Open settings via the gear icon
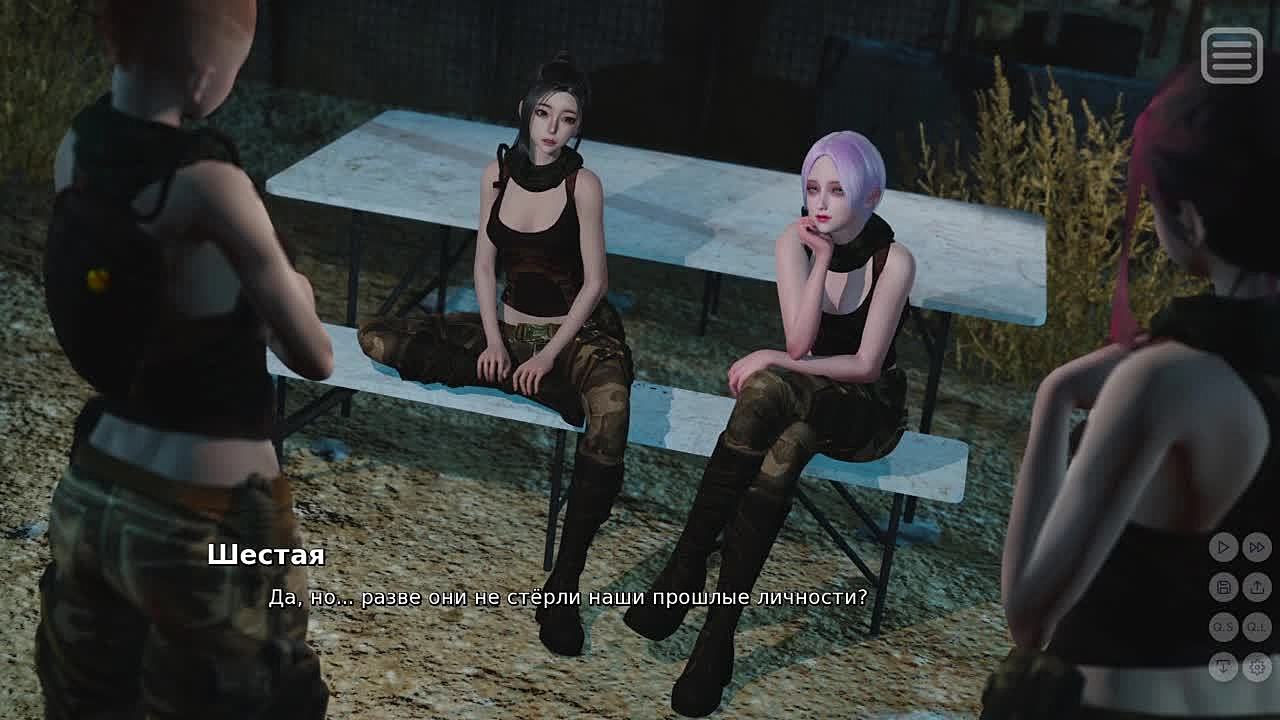This screenshot has height=720, width=1280. coord(1257,666)
